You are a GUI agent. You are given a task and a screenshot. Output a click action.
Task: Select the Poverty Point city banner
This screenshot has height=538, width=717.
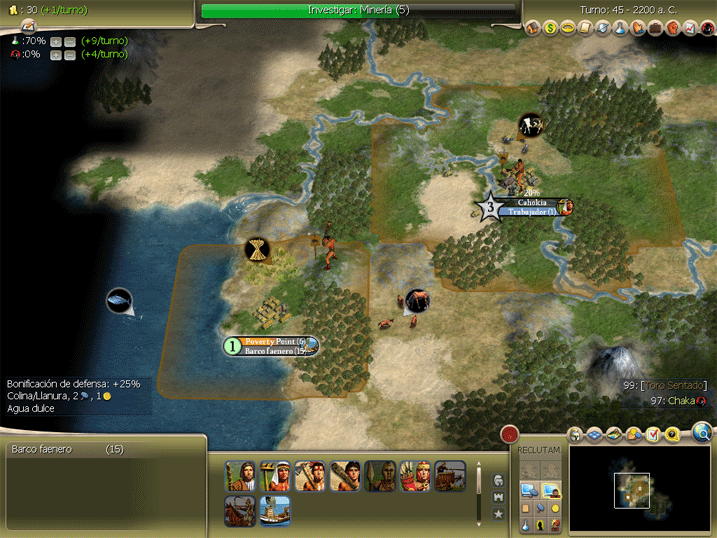coord(272,342)
